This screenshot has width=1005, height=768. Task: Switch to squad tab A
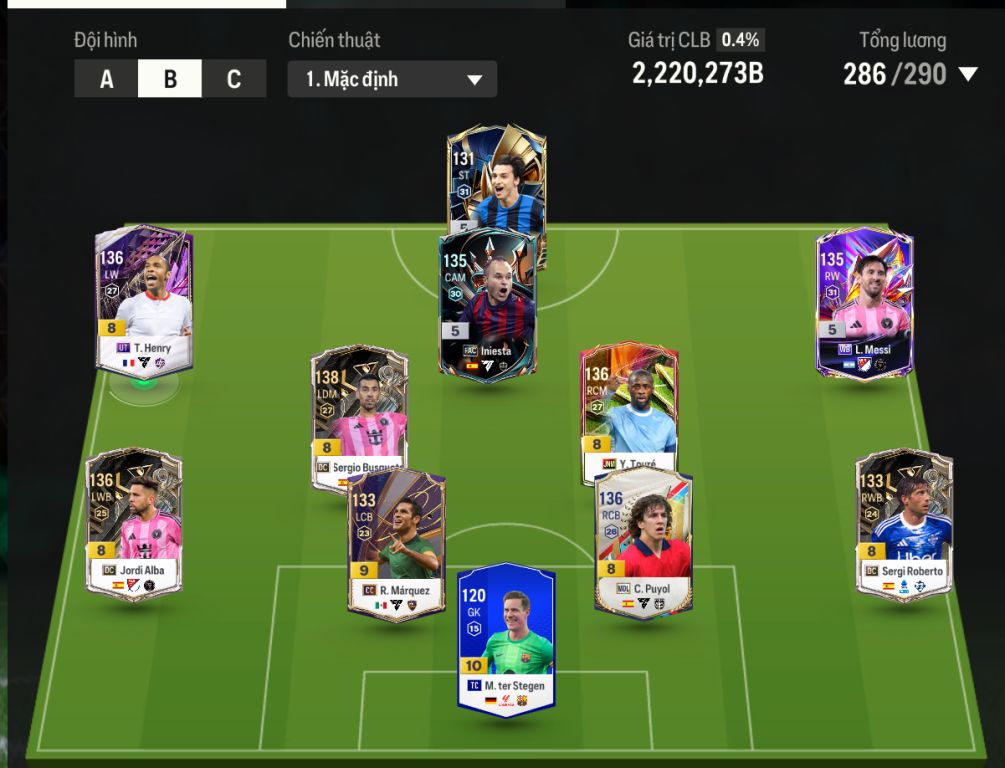106,79
